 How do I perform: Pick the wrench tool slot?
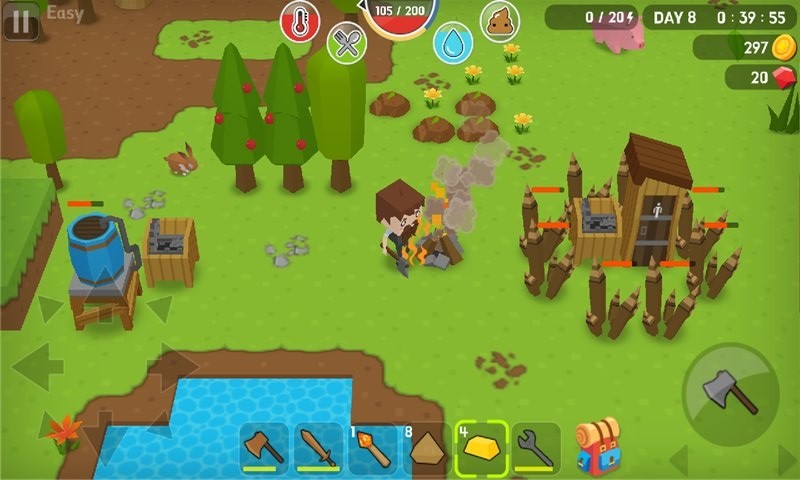pyautogui.click(x=536, y=448)
